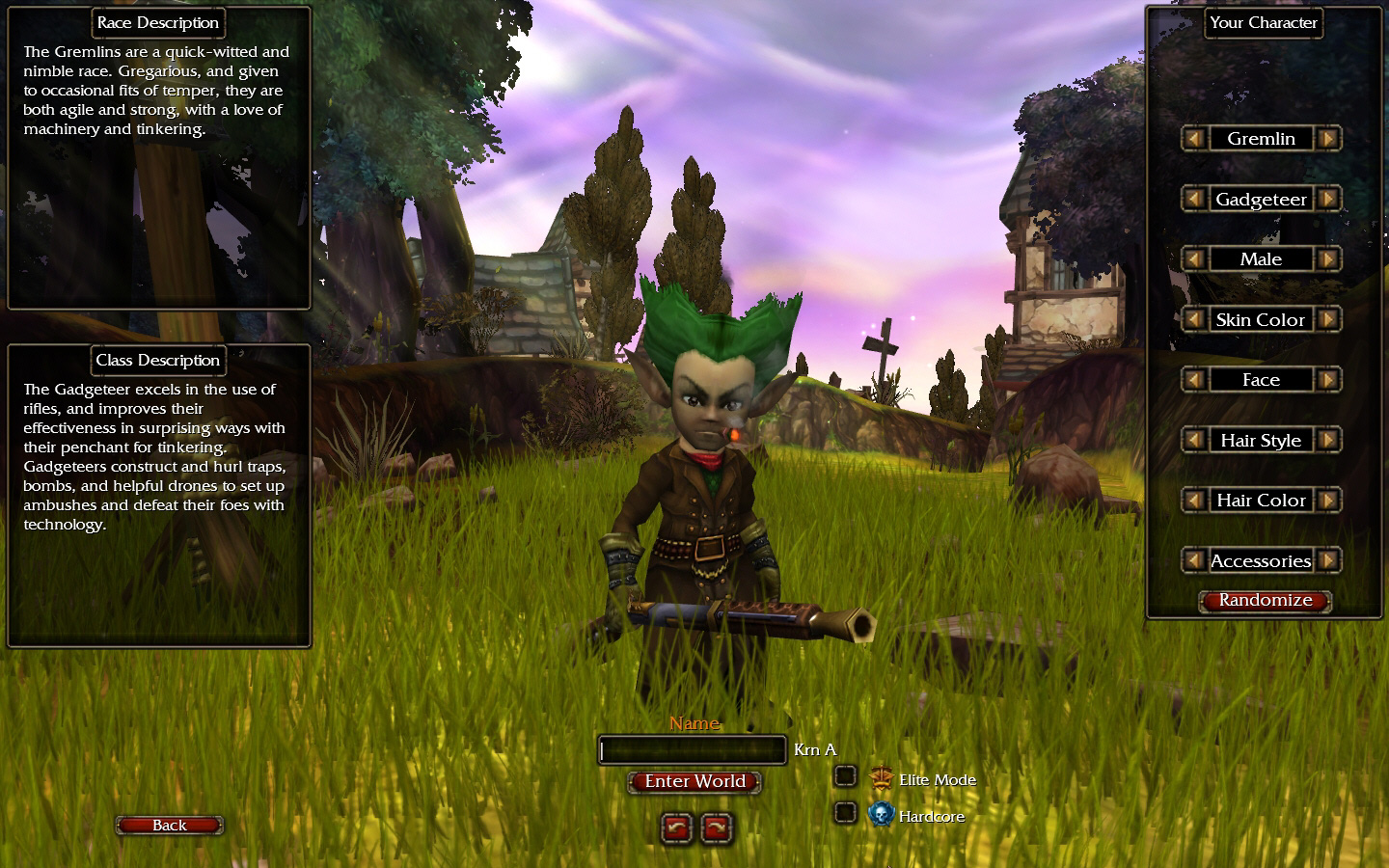
Task: Go back with the Back button
Action: click(x=170, y=825)
